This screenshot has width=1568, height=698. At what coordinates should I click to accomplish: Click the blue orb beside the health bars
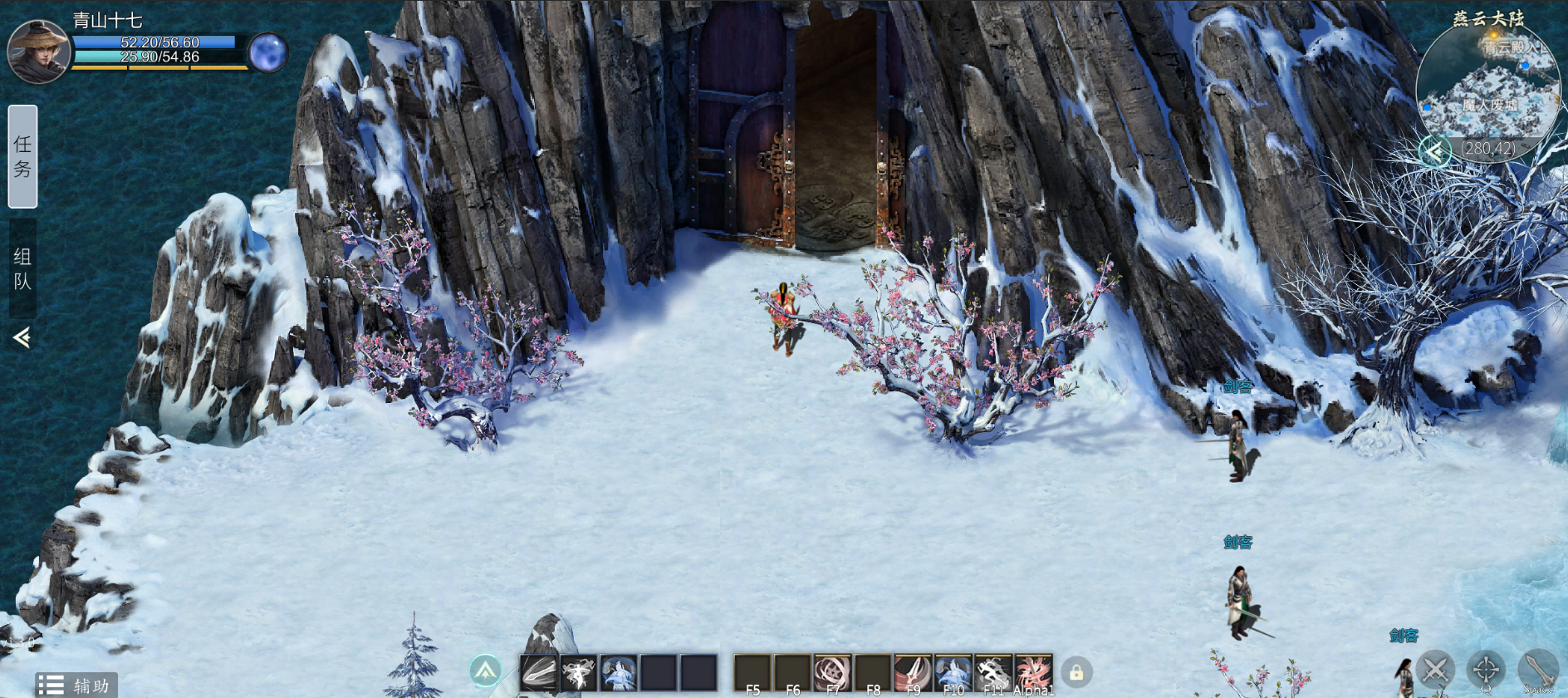click(267, 53)
